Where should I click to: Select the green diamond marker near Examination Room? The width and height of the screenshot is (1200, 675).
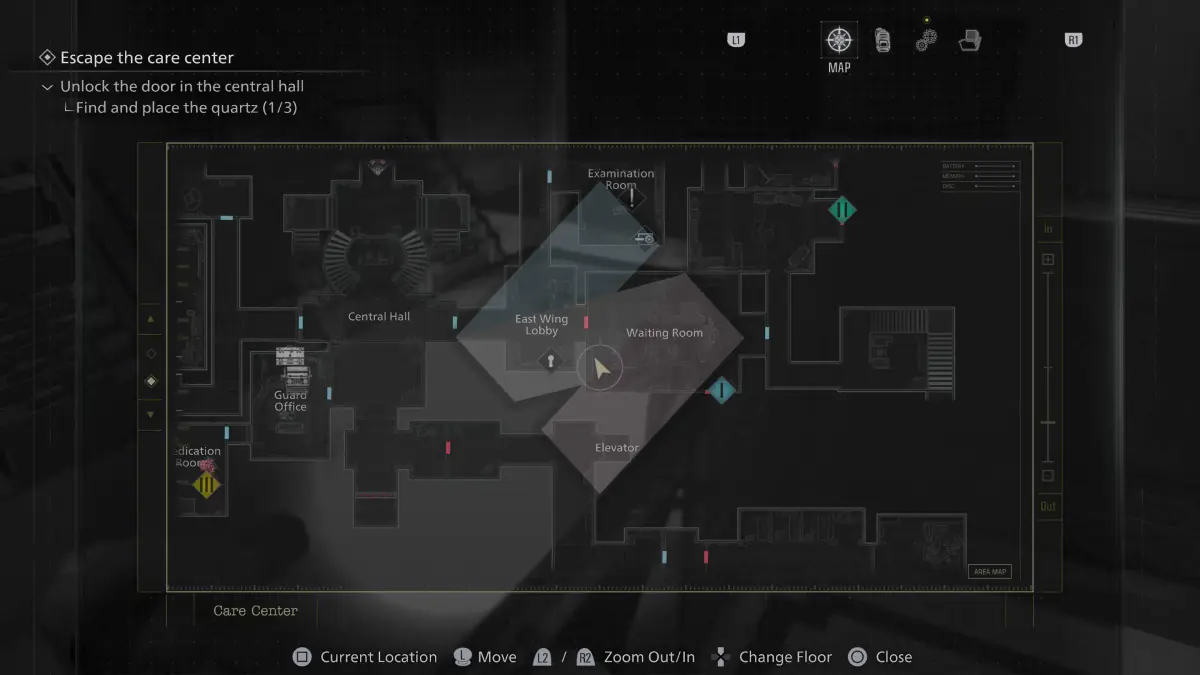pyautogui.click(x=842, y=211)
